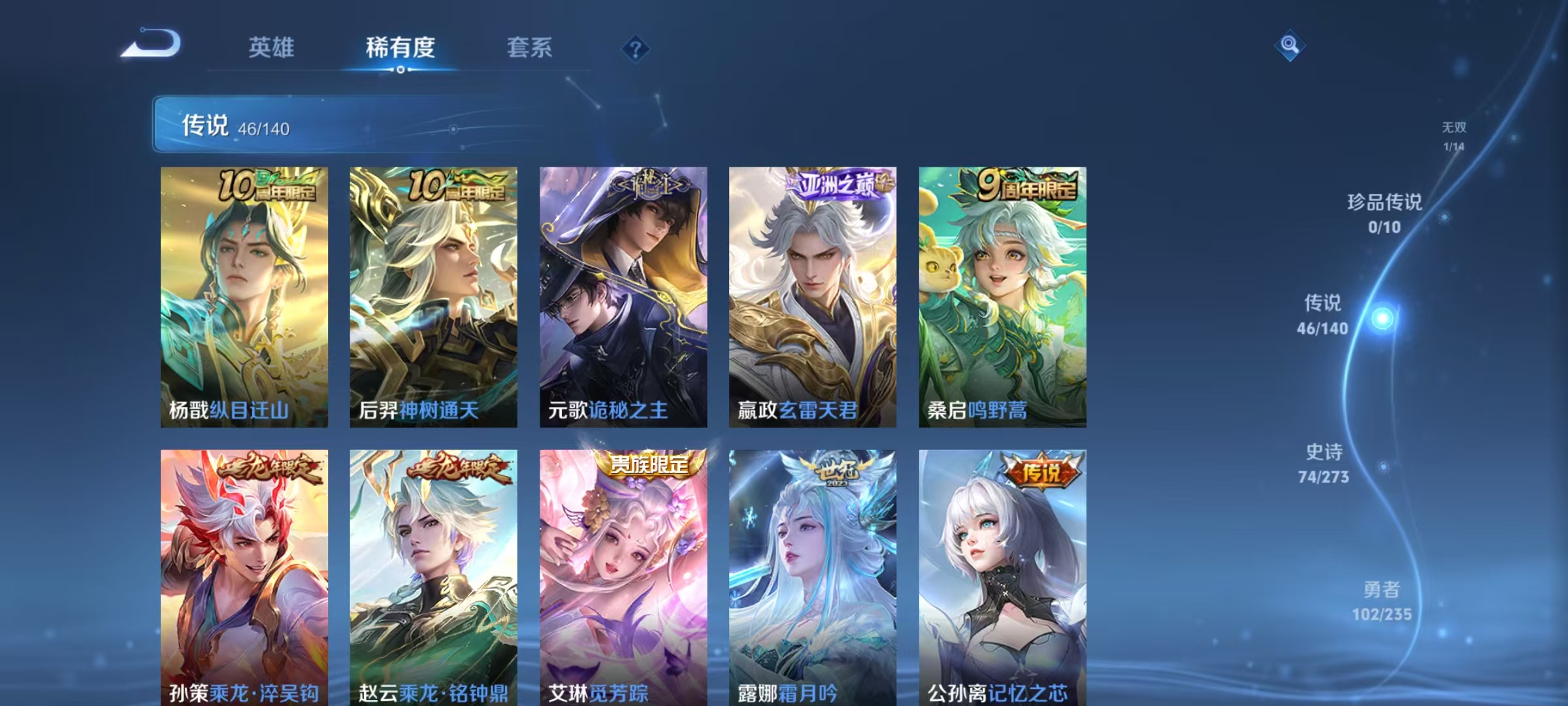View the 元歌诡秘之主 skin card
The width and height of the screenshot is (1568, 706).
pos(623,294)
